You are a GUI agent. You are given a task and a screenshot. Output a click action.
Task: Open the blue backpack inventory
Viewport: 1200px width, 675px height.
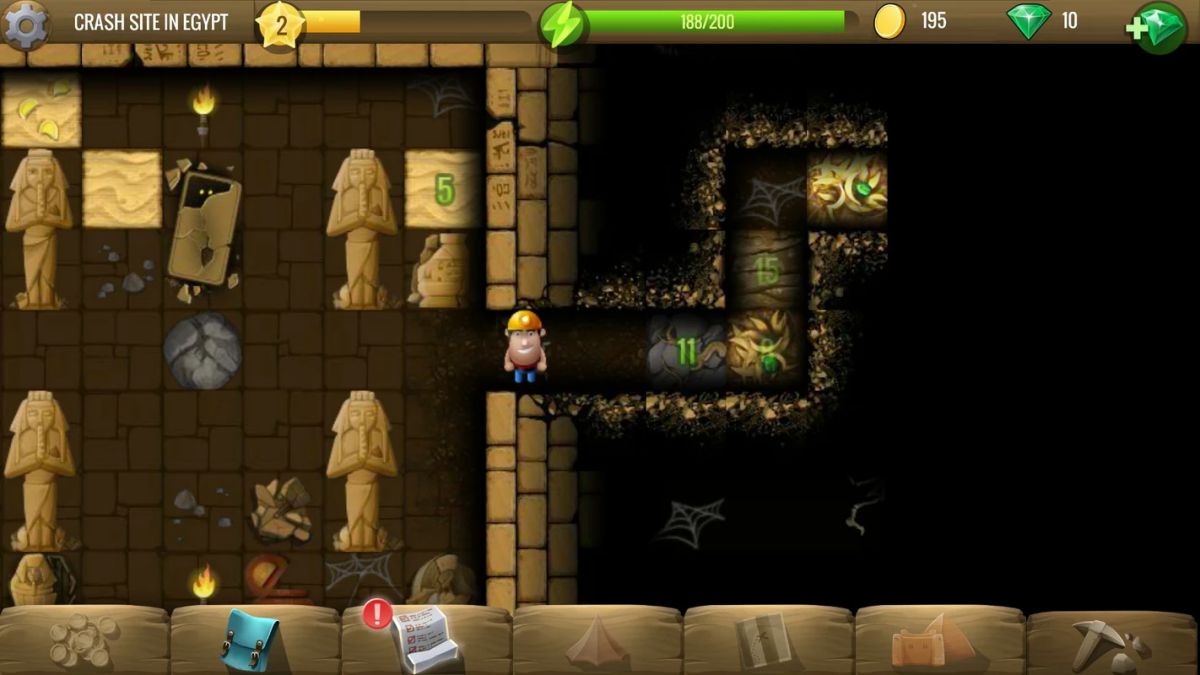250,639
